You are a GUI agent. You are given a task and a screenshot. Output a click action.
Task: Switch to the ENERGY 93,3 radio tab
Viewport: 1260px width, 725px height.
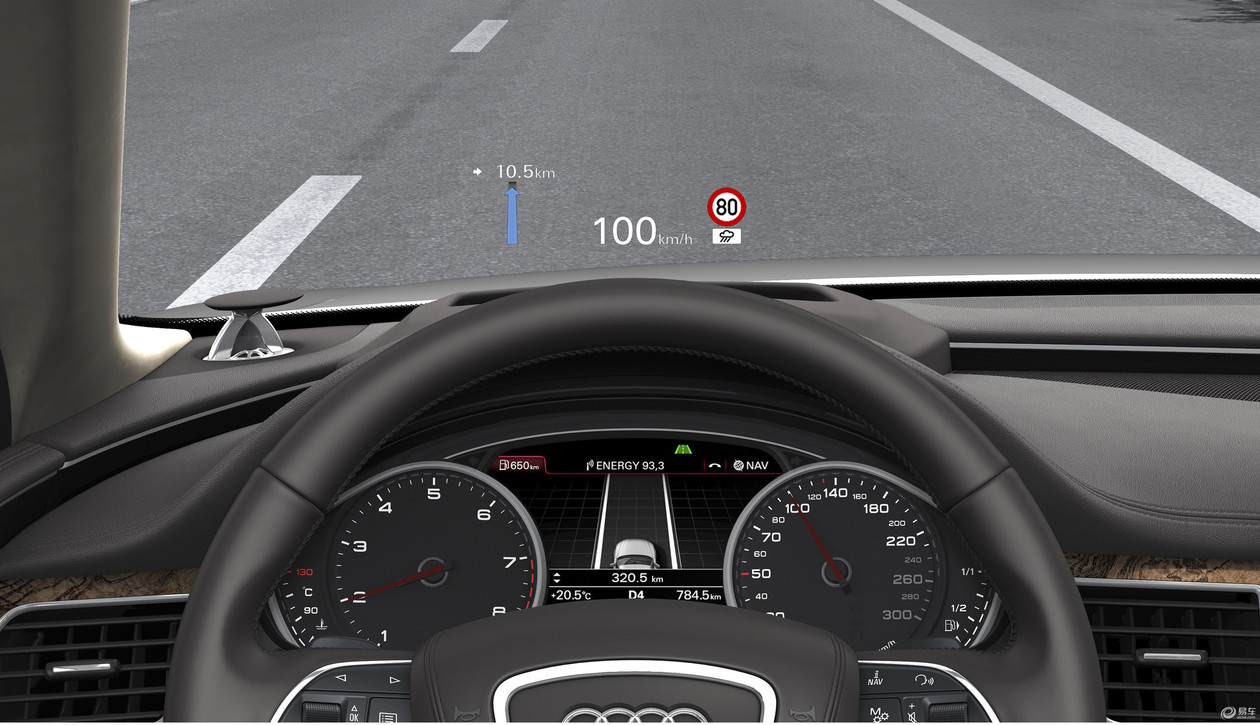625,465
